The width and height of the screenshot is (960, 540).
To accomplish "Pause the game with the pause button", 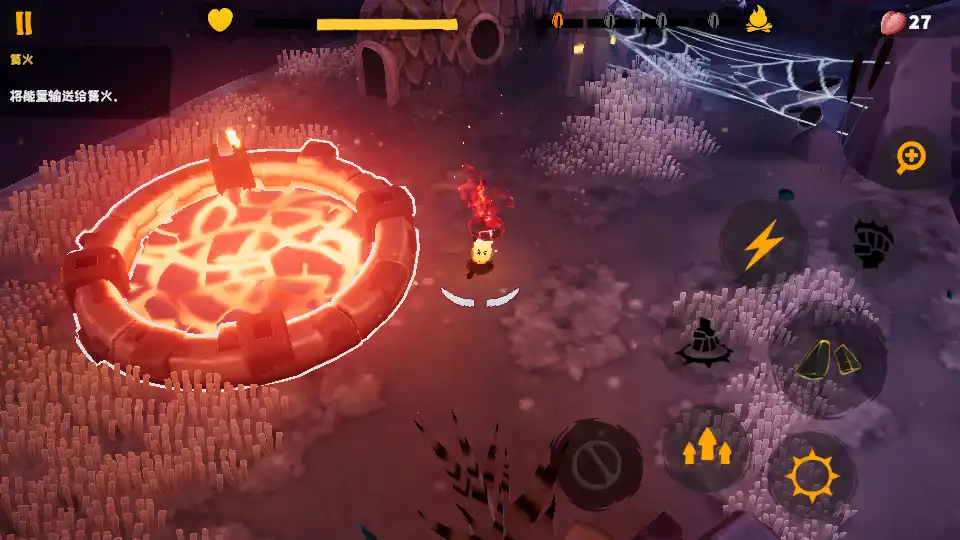I will 23,23.
